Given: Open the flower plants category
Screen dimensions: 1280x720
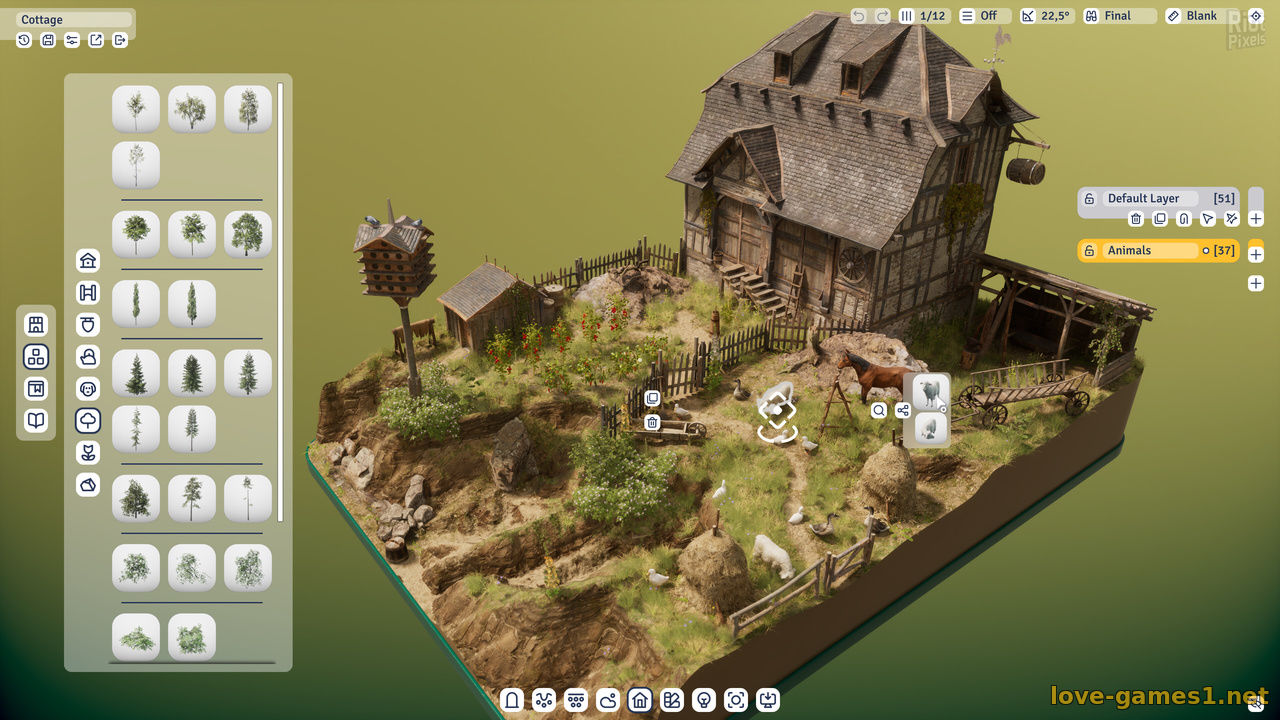Looking at the screenshot, I should (88, 453).
